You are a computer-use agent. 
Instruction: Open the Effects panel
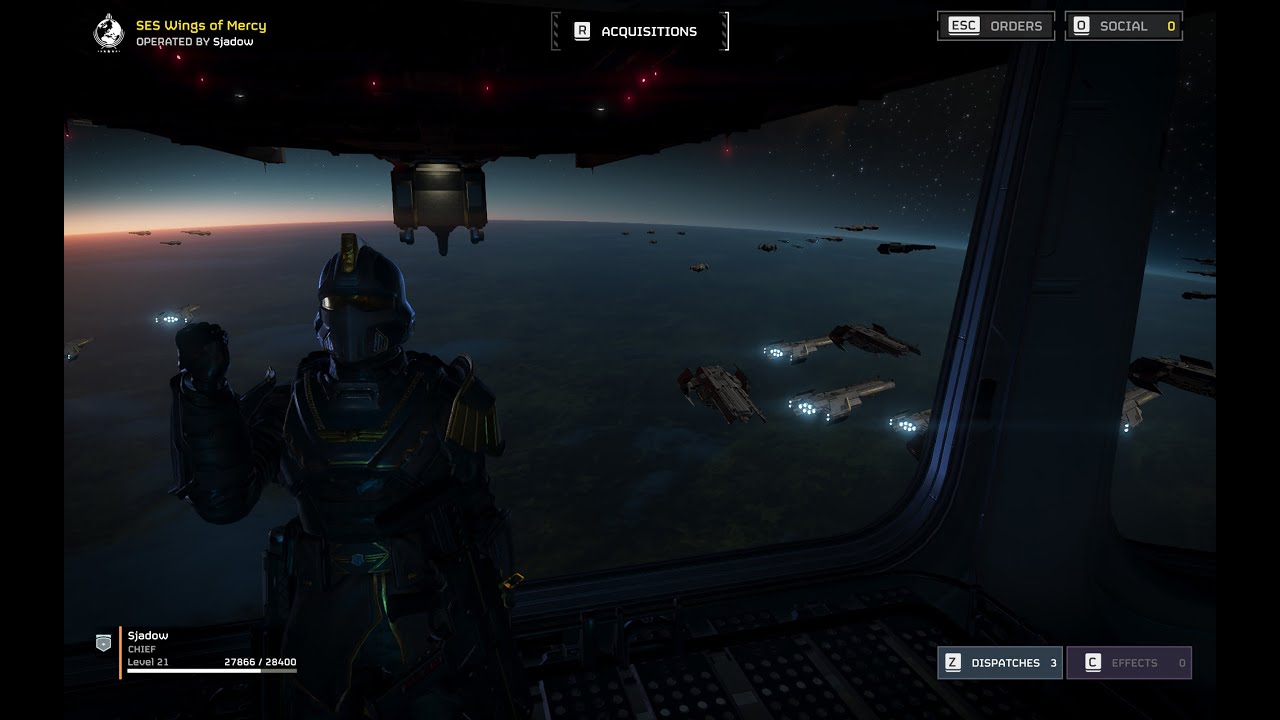[x=1129, y=663]
